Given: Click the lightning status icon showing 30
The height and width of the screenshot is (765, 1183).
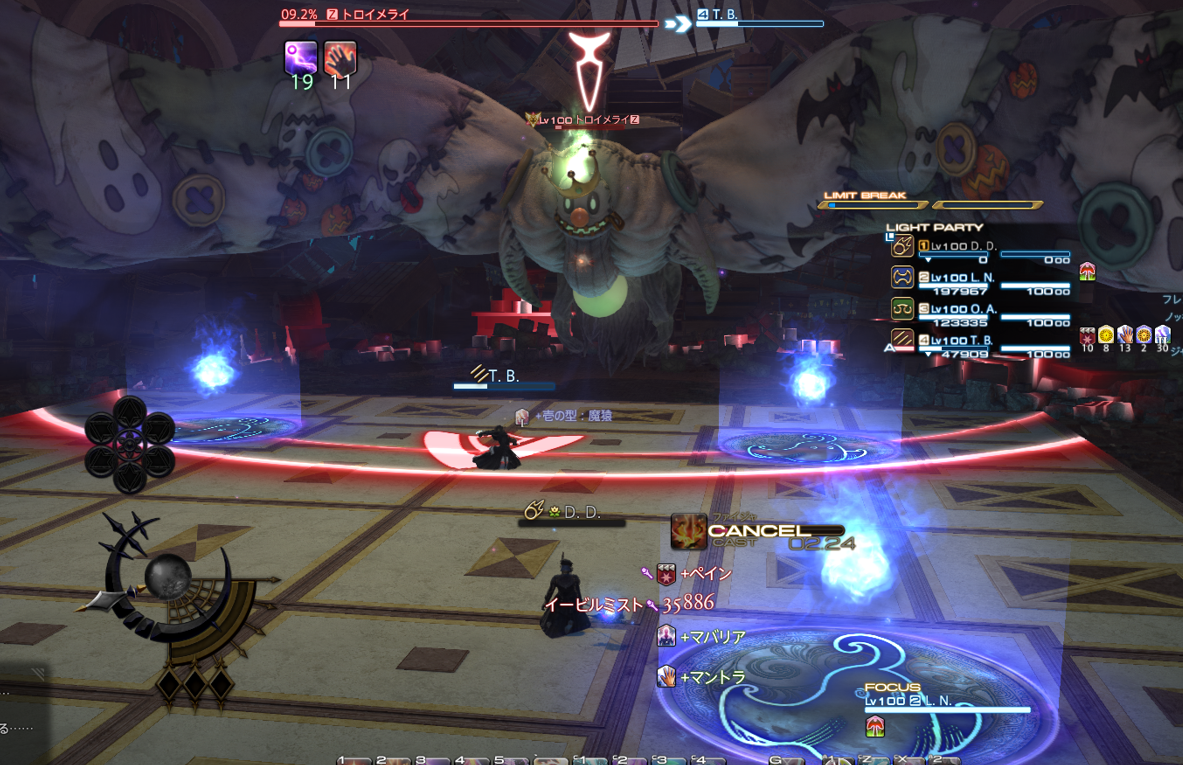Looking at the screenshot, I should coord(1162,335).
